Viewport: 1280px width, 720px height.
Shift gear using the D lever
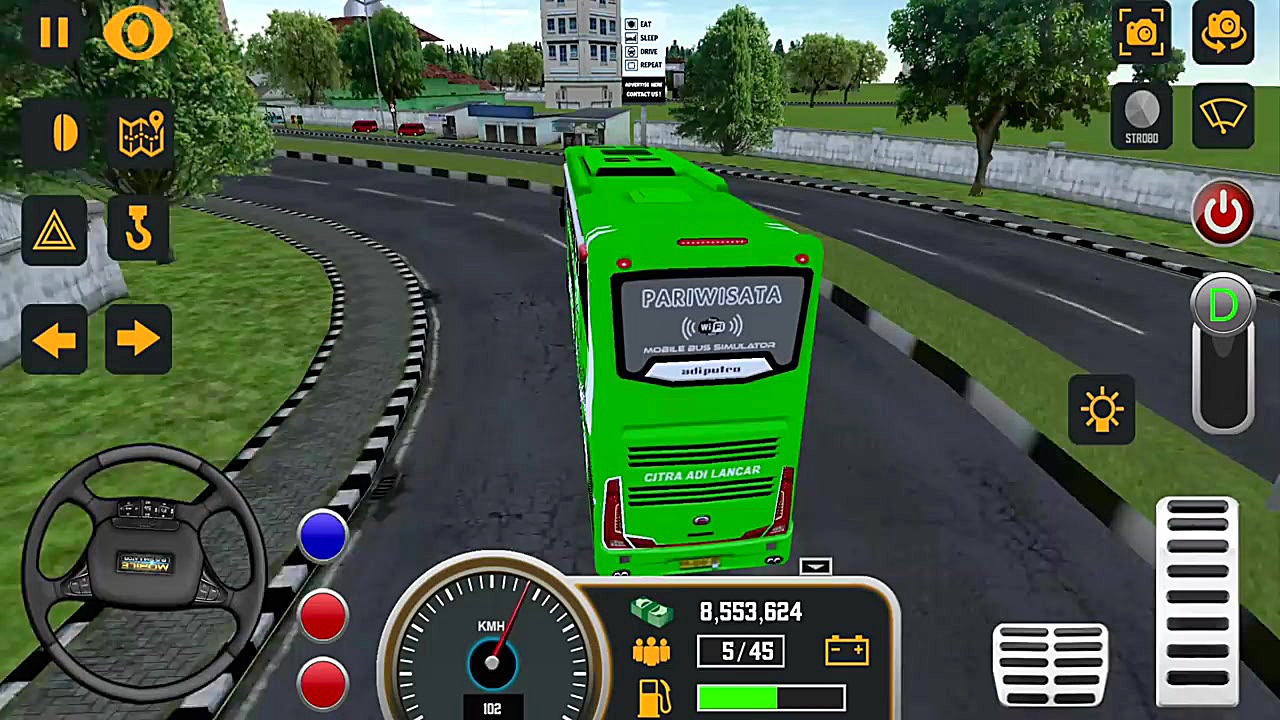point(1222,305)
